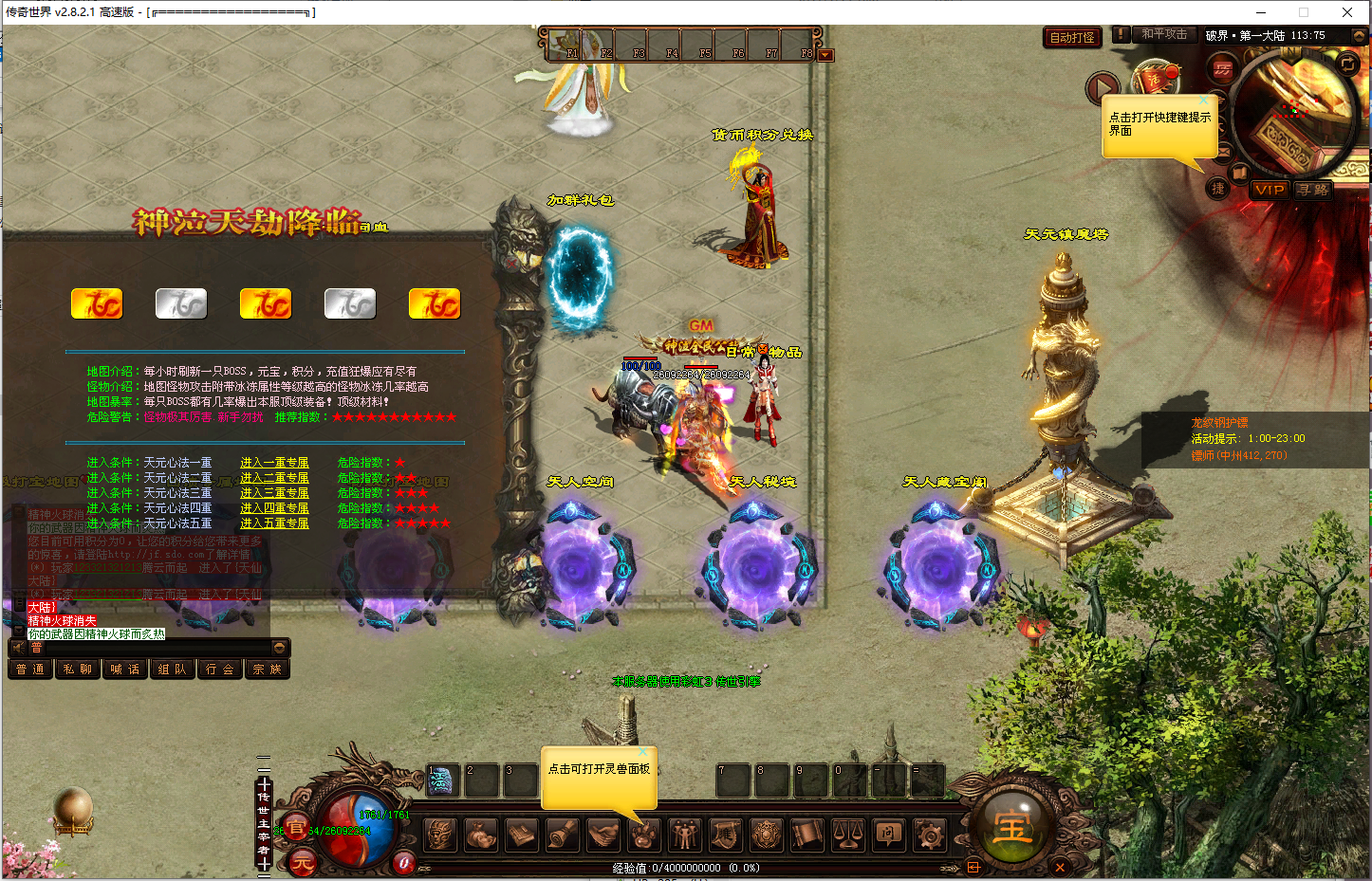This screenshot has width=1372, height=881.
Task: Use the skill in hotbar slot 1
Action: [x=441, y=780]
